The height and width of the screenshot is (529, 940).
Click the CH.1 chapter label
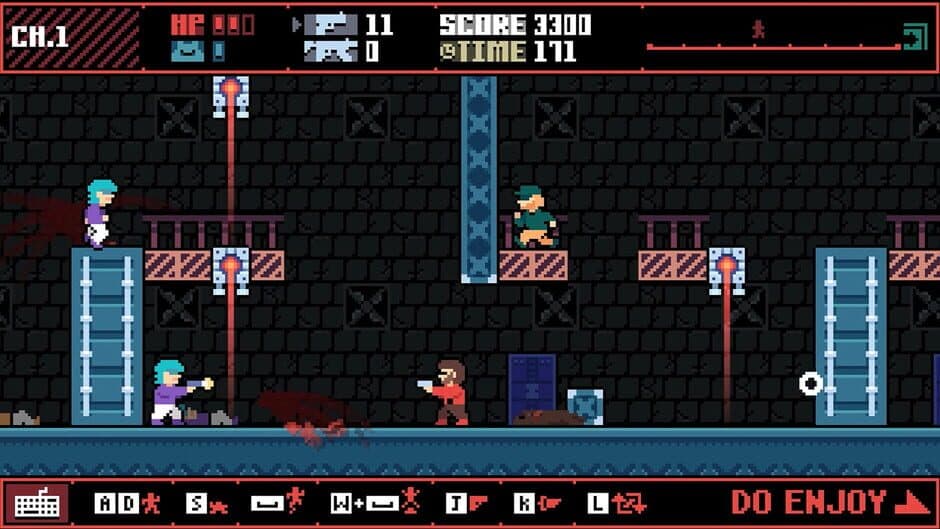40,37
